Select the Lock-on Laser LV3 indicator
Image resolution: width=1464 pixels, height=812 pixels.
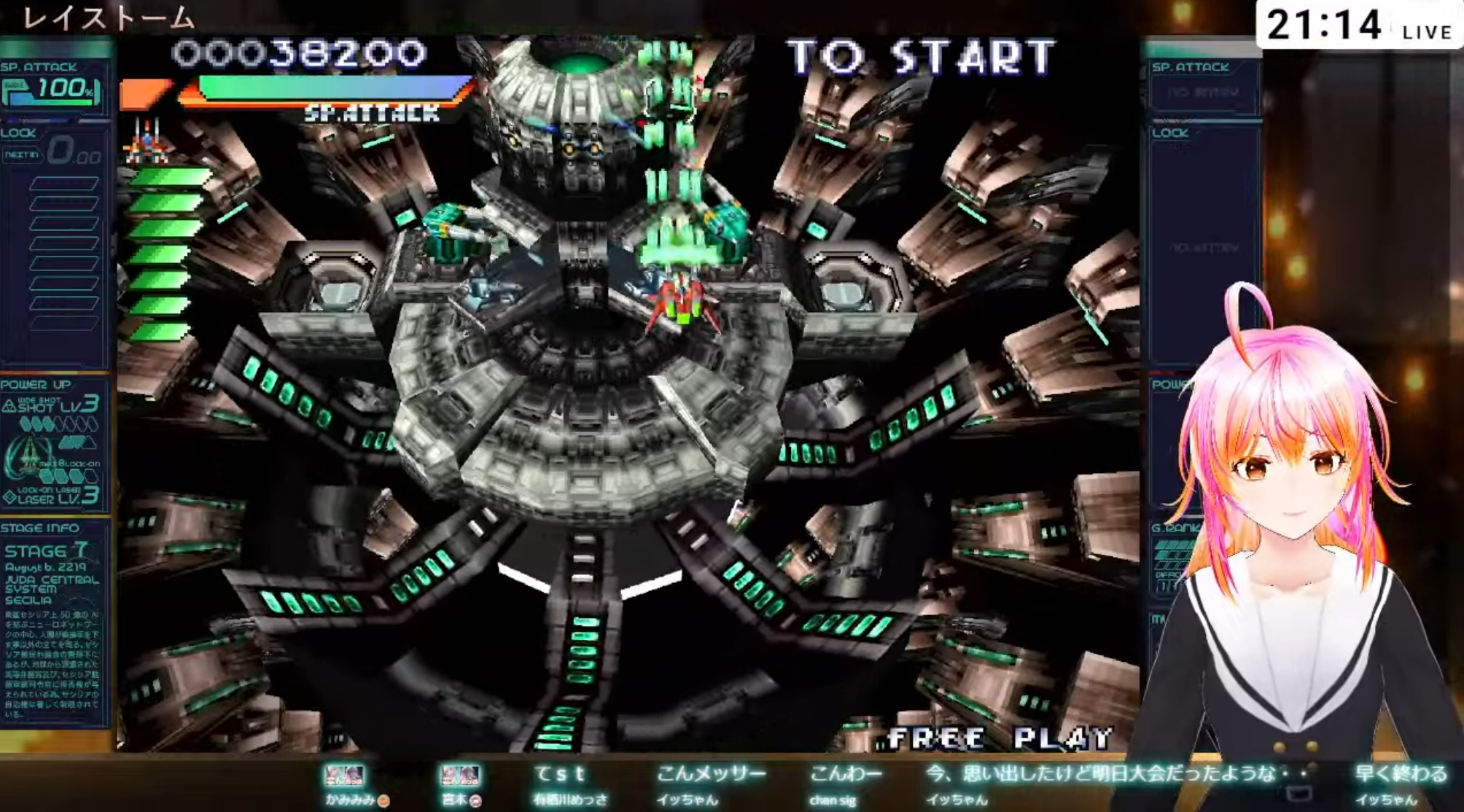click(51, 496)
